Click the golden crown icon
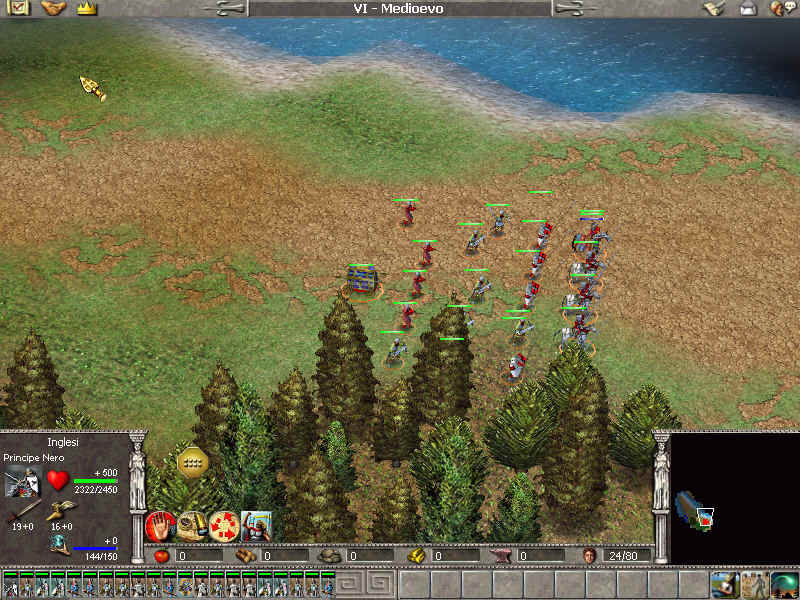Viewport: 800px width, 600px height. tap(86, 9)
